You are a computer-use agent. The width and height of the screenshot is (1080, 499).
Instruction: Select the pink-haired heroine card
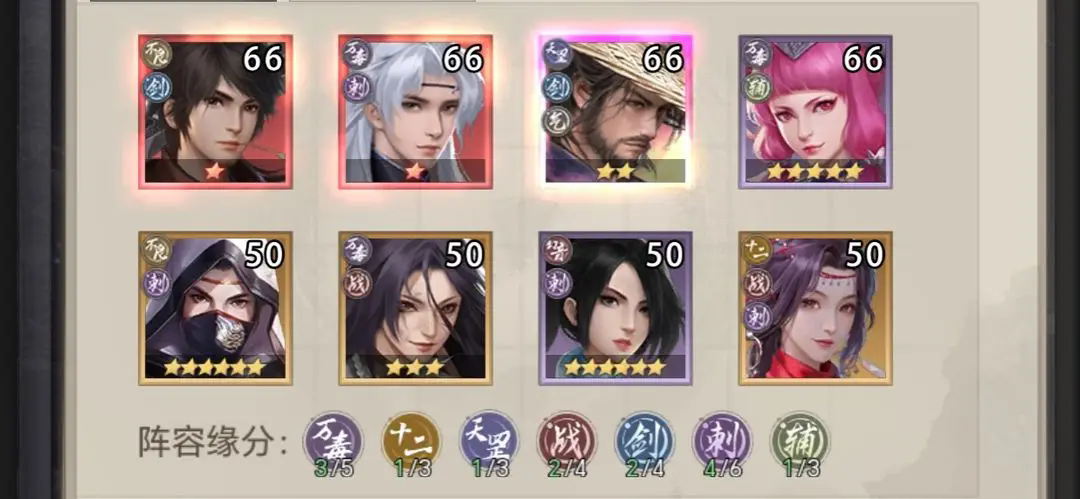815,111
